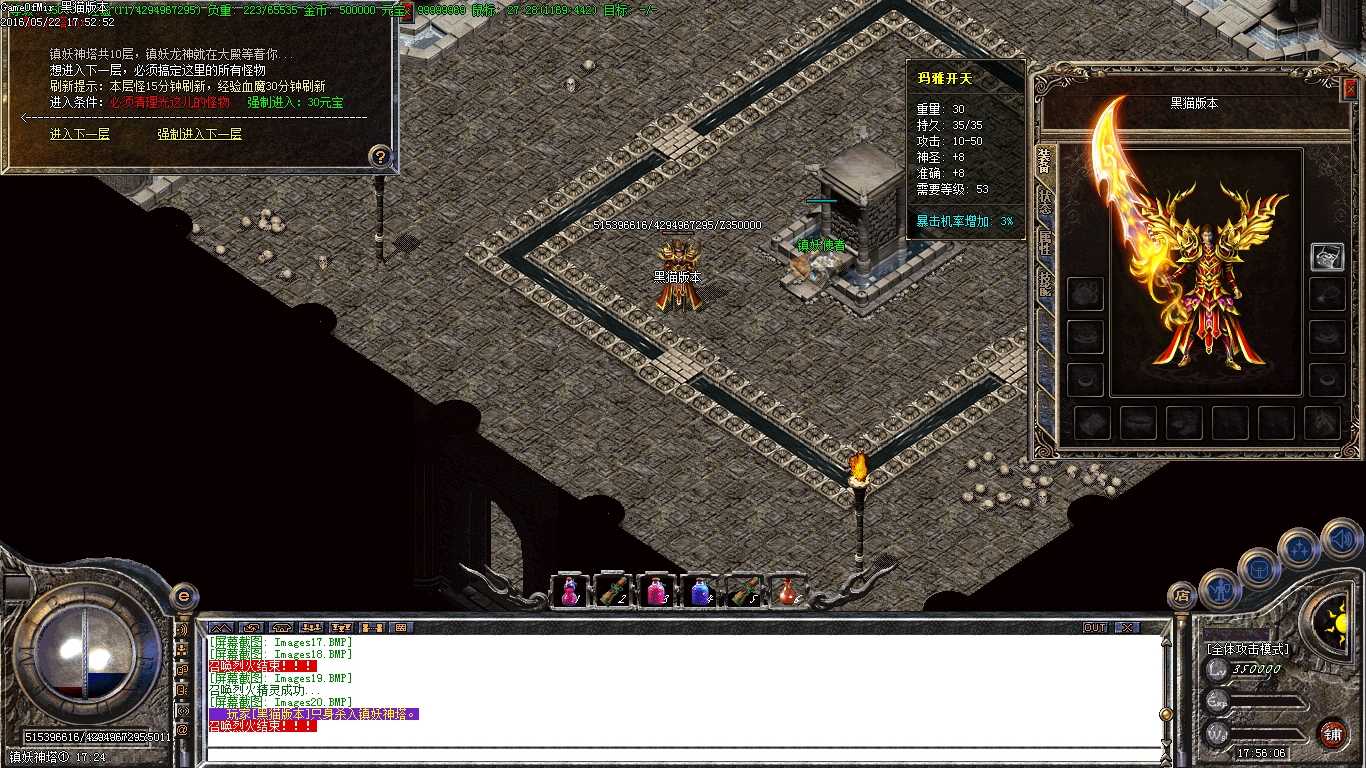Viewport: 1366px width, 768px height.
Task: Toggle the group chat channel icon
Action: 313,628
